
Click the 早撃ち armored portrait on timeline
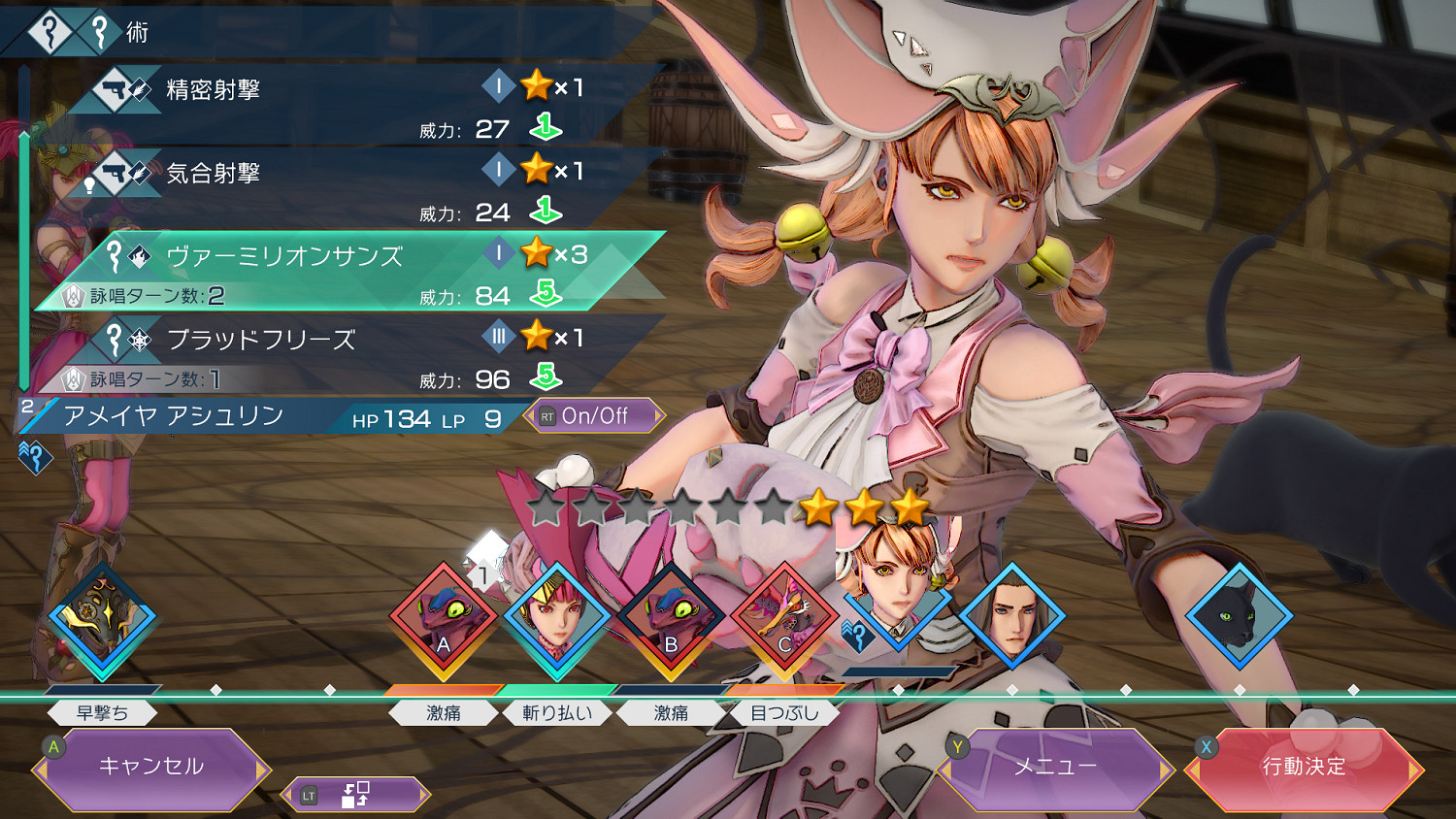coord(102,619)
